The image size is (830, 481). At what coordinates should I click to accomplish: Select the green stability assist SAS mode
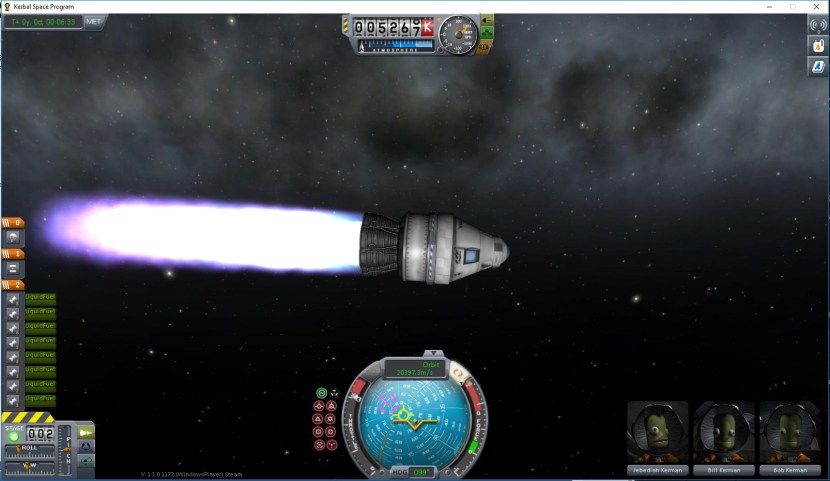[322, 393]
